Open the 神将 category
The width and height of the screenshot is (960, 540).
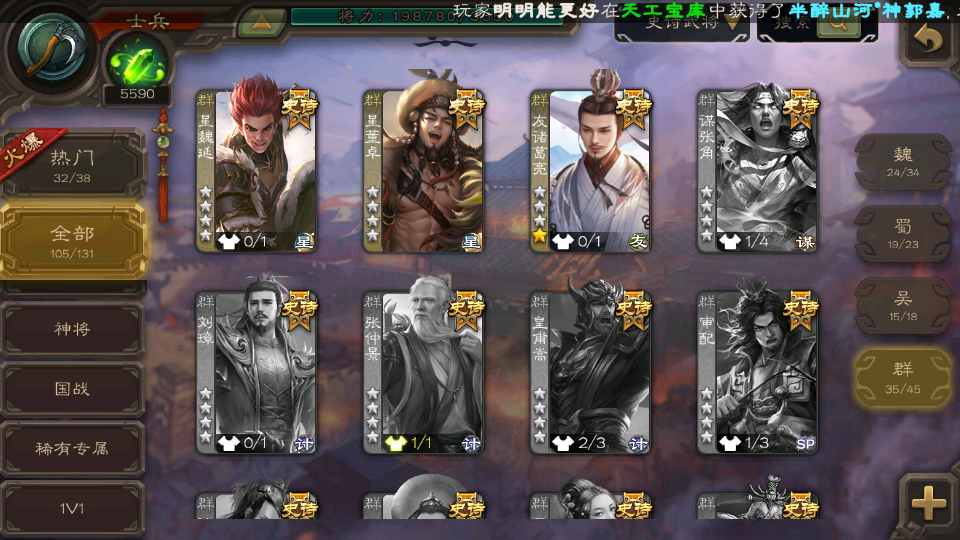73,328
